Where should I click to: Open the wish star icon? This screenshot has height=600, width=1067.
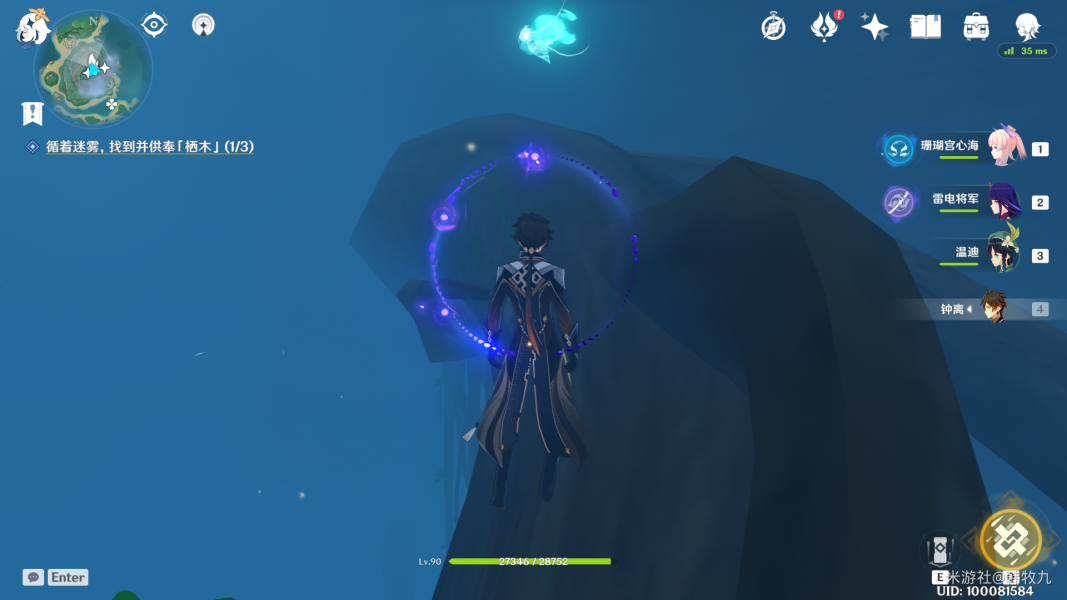coord(874,27)
